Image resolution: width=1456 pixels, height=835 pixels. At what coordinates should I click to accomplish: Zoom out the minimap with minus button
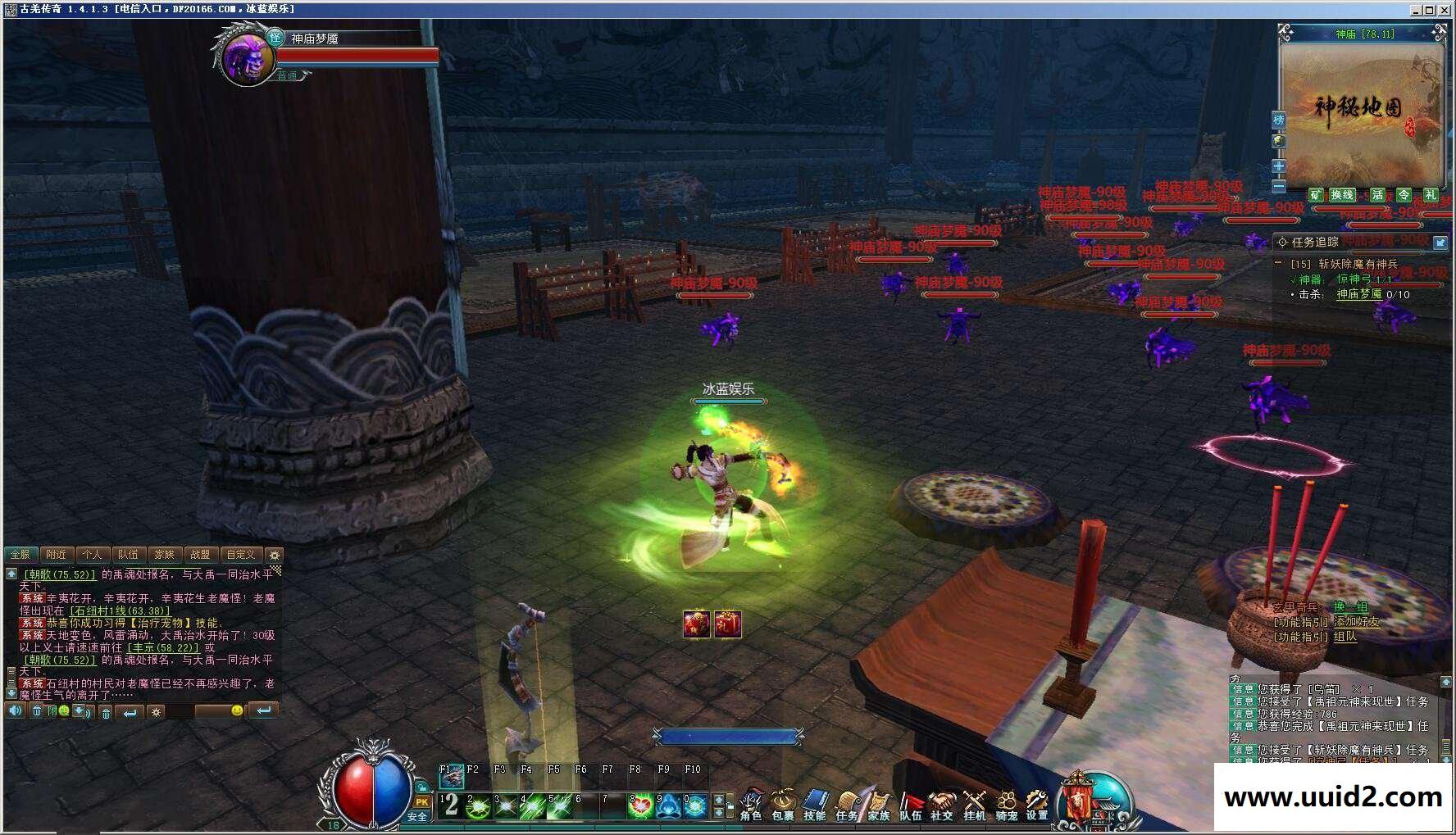point(1279,186)
